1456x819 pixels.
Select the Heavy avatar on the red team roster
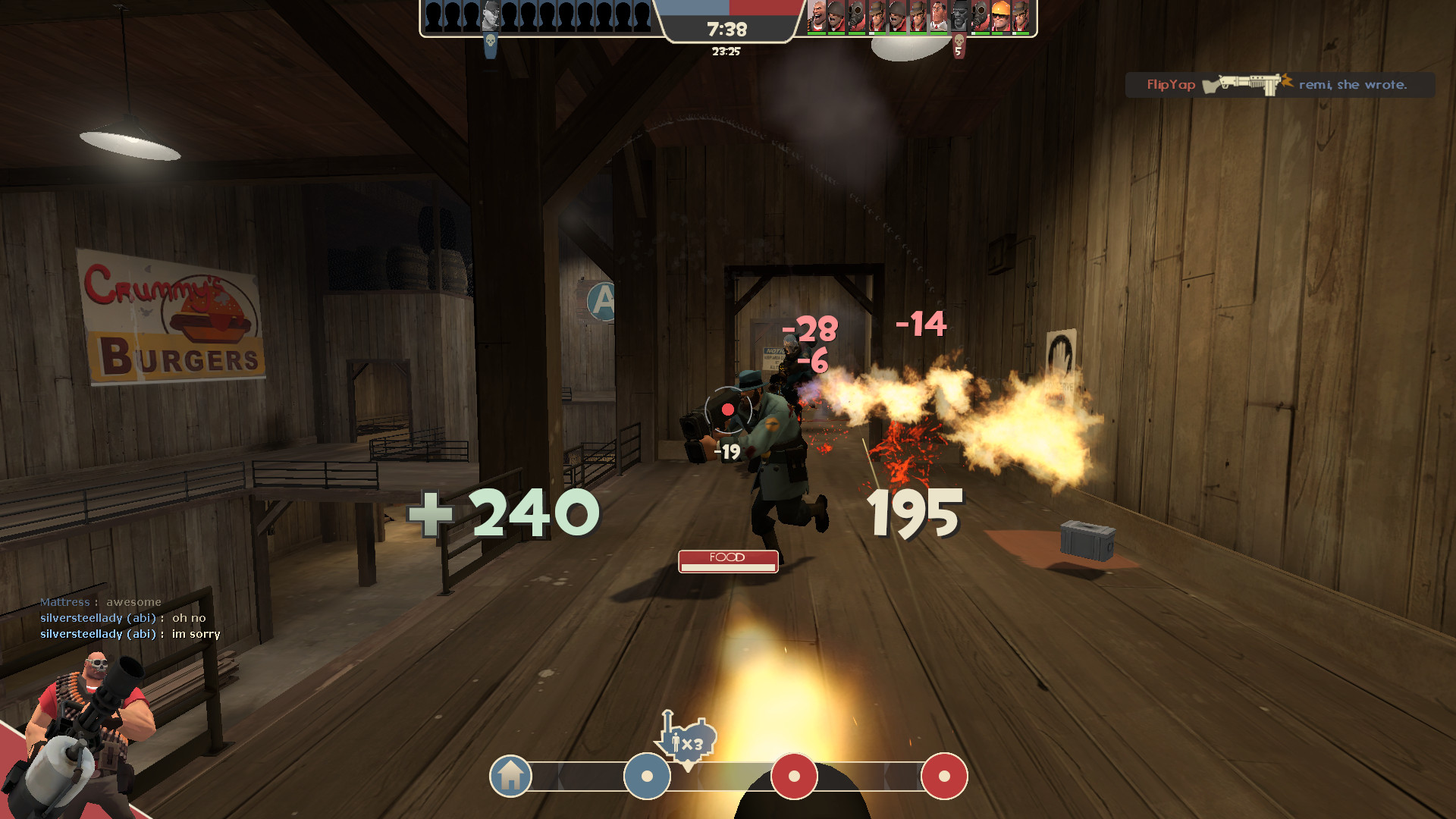click(x=817, y=17)
